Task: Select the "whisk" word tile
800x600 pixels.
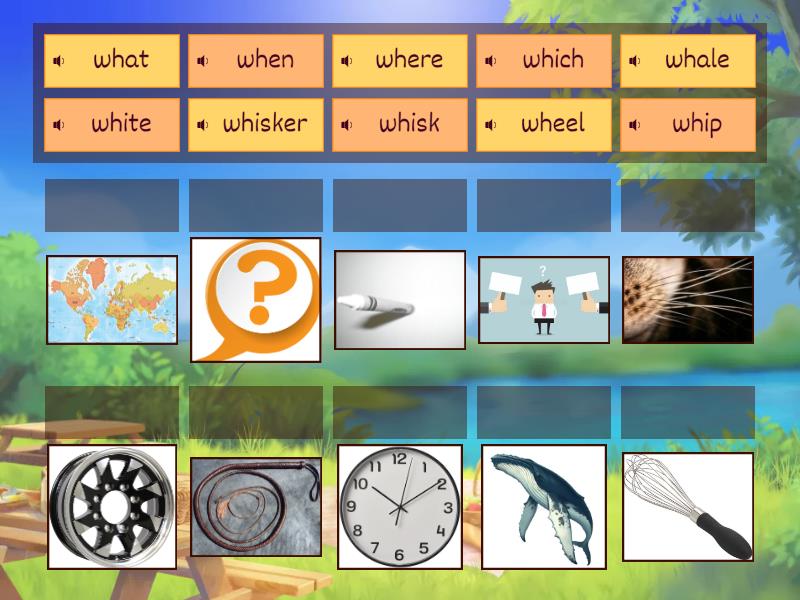Action: click(x=408, y=124)
